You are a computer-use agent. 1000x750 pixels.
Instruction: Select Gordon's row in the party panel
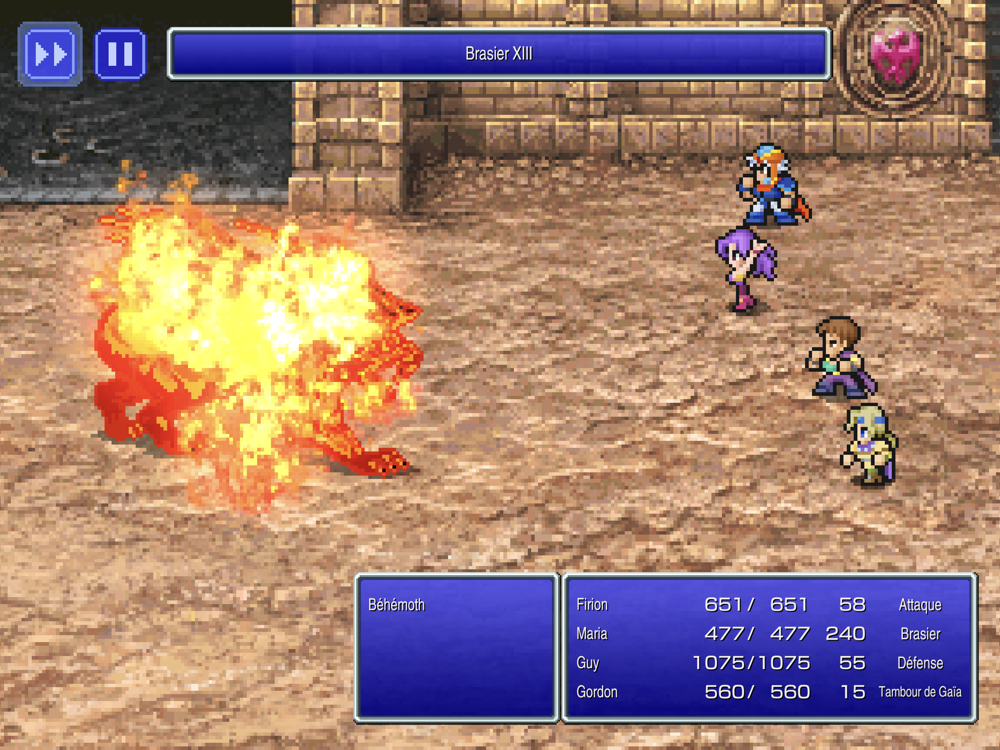tap(768, 692)
